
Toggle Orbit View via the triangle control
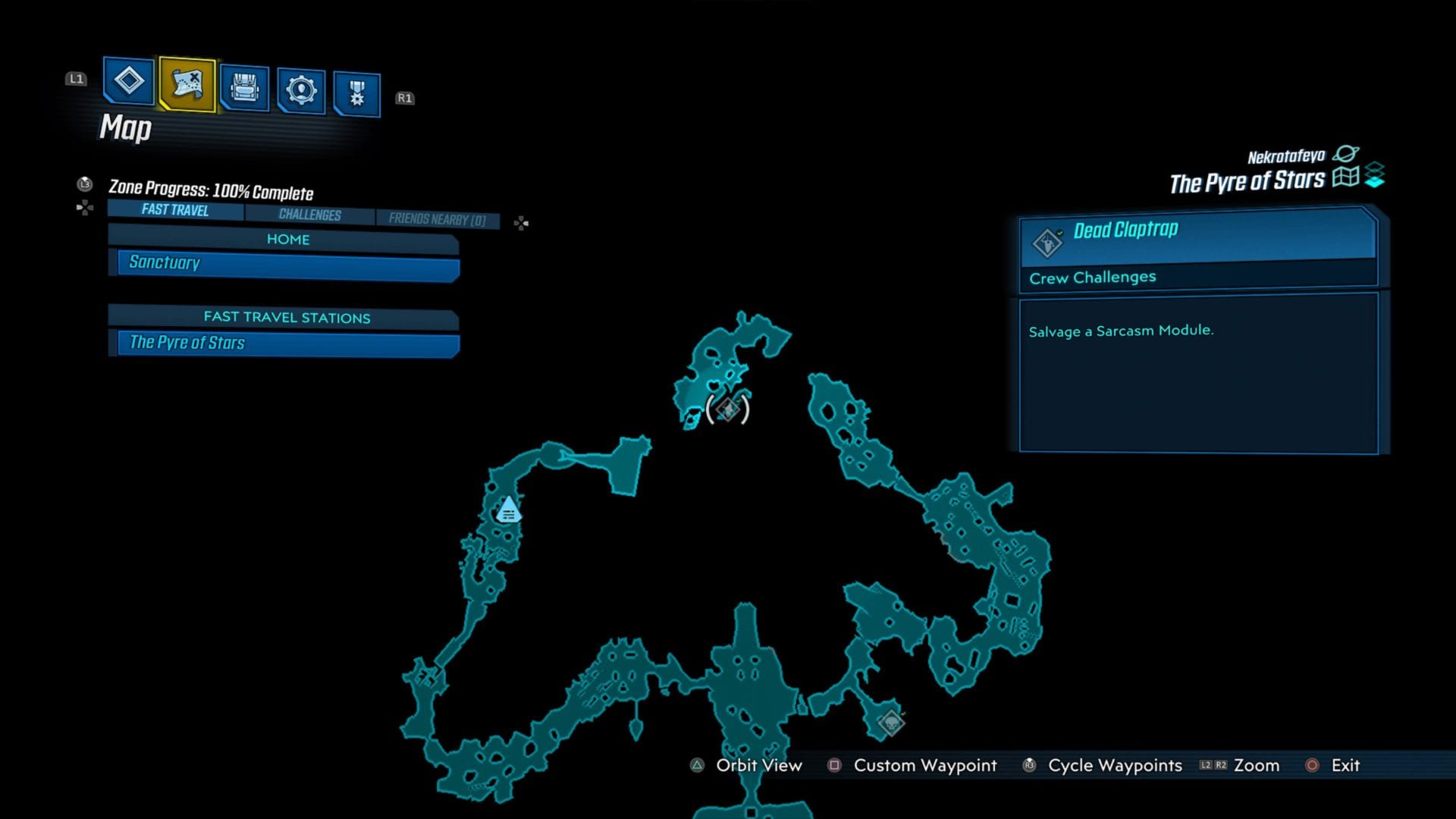[x=695, y=766]
